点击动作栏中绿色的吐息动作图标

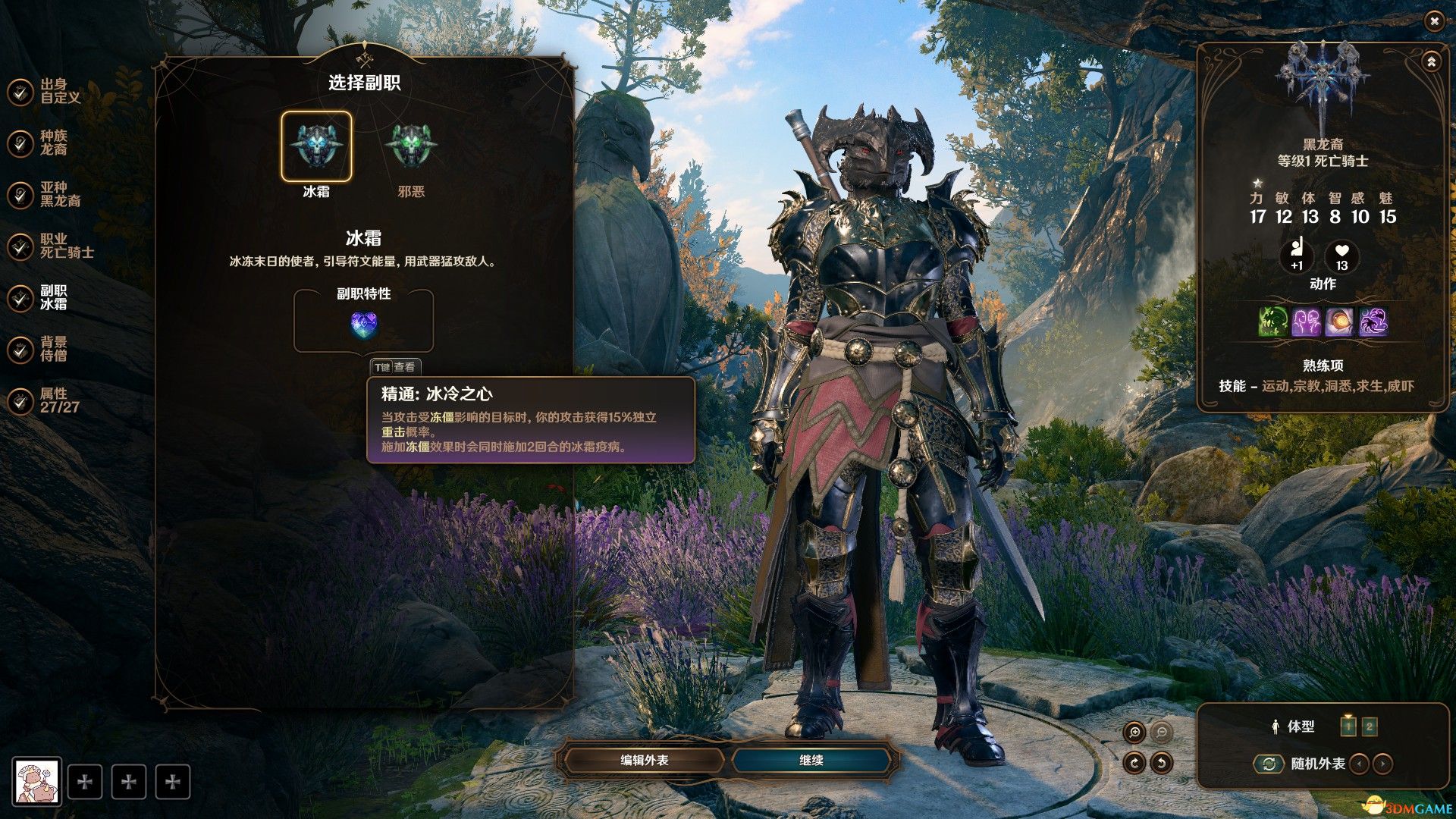(1272, 322)
